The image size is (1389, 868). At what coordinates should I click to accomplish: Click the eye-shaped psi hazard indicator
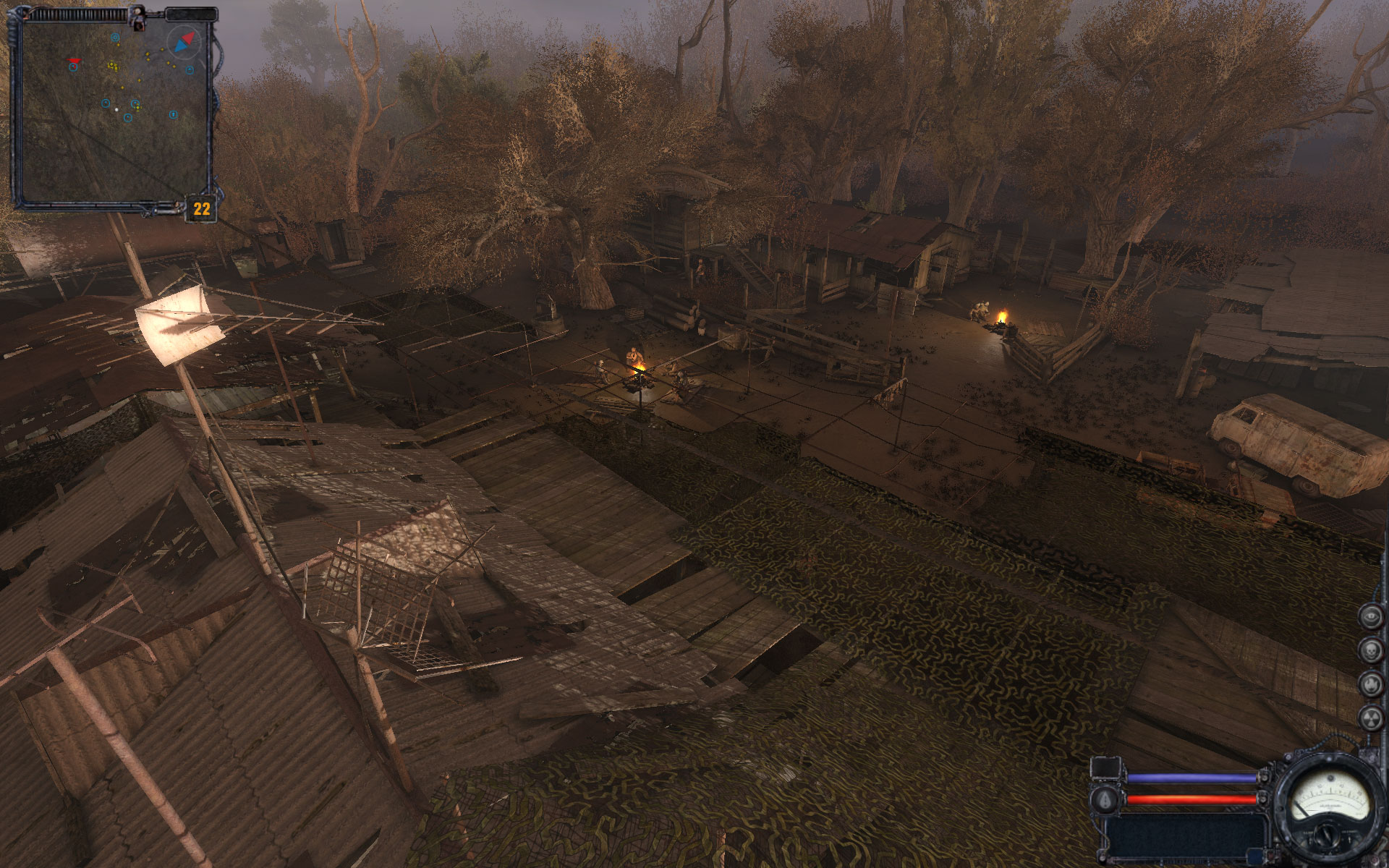pos(1371,616)
